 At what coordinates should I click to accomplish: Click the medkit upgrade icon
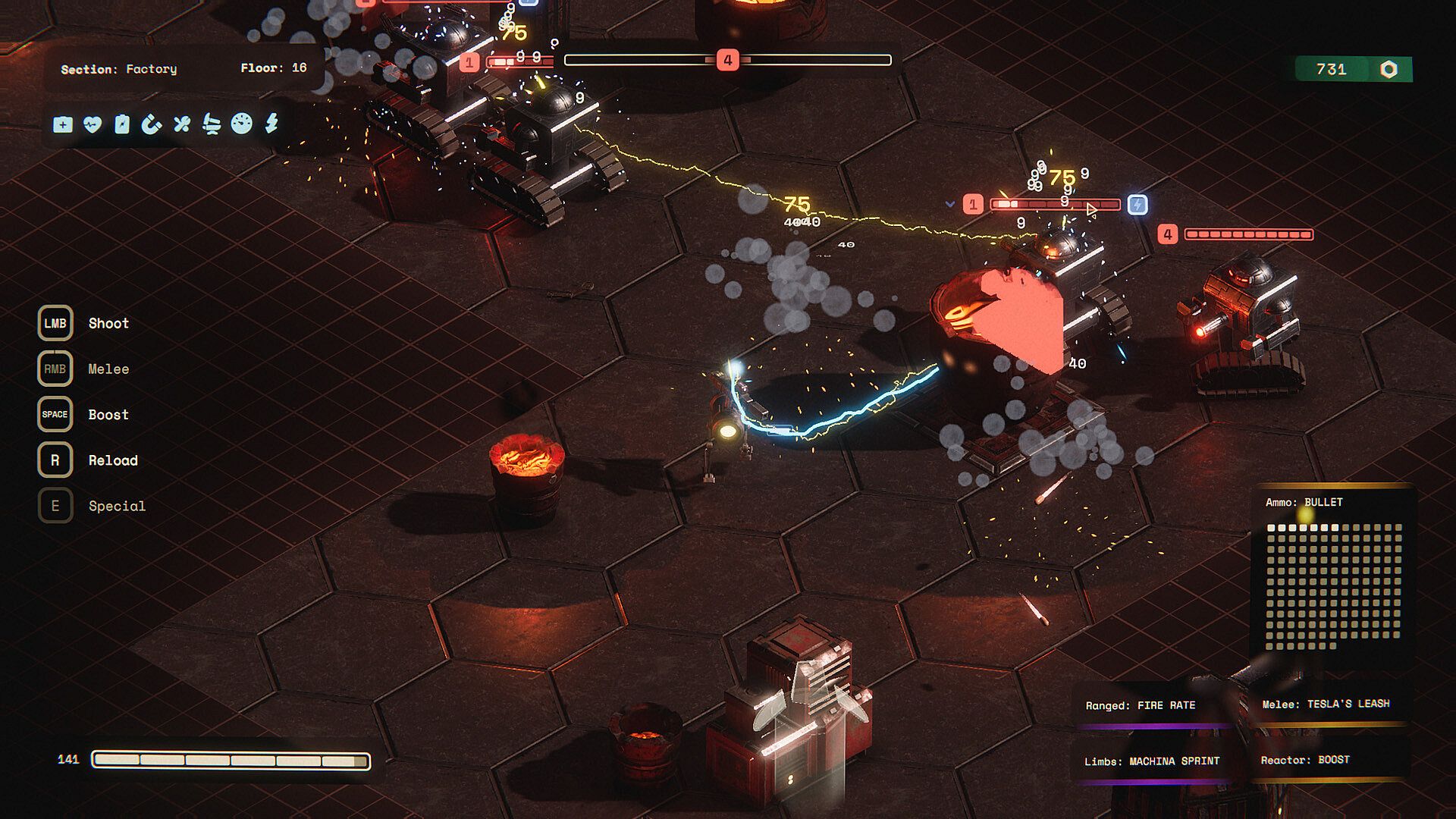click(63, 124)
